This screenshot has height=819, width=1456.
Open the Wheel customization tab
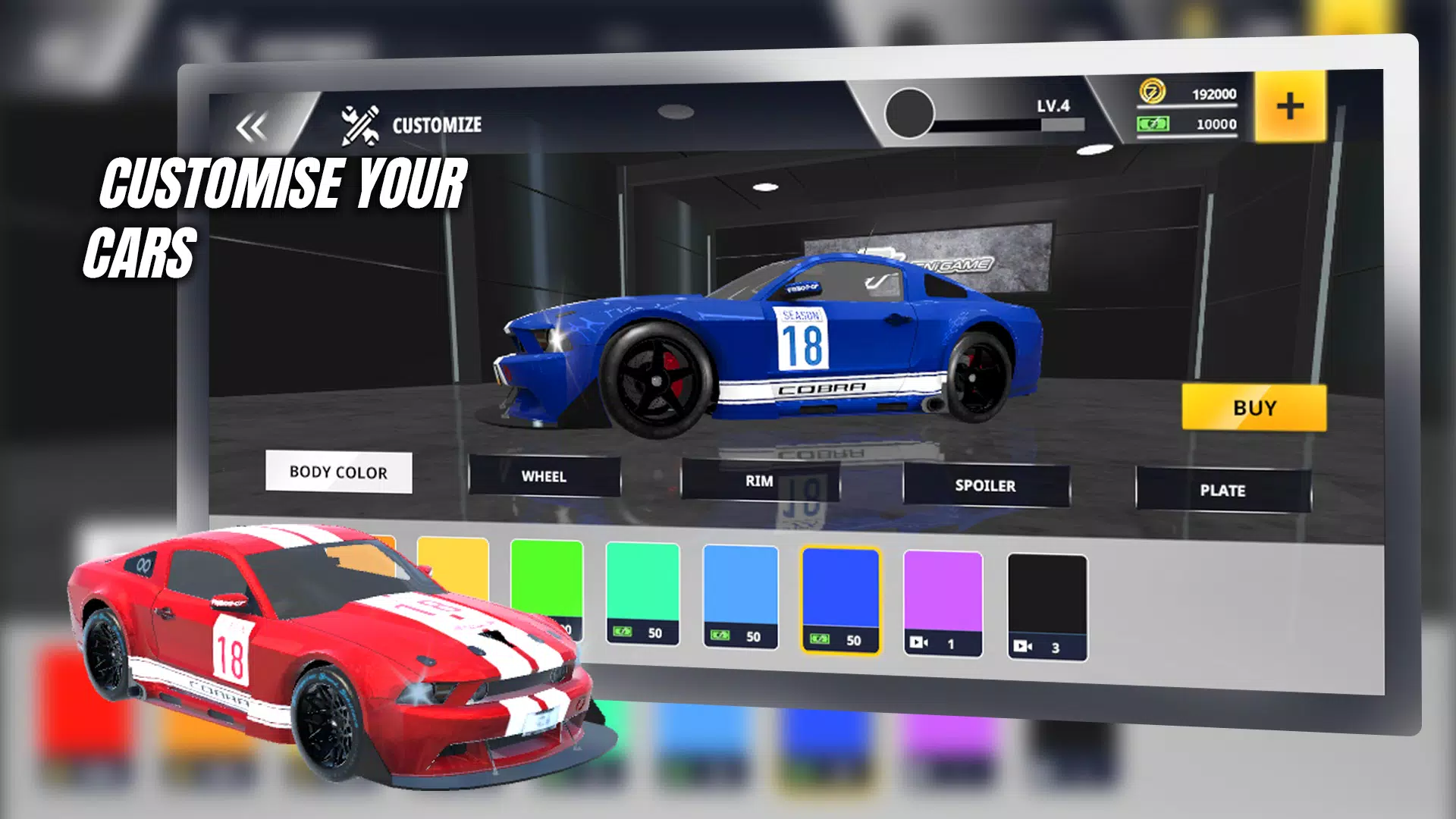[x=544, y=476]
